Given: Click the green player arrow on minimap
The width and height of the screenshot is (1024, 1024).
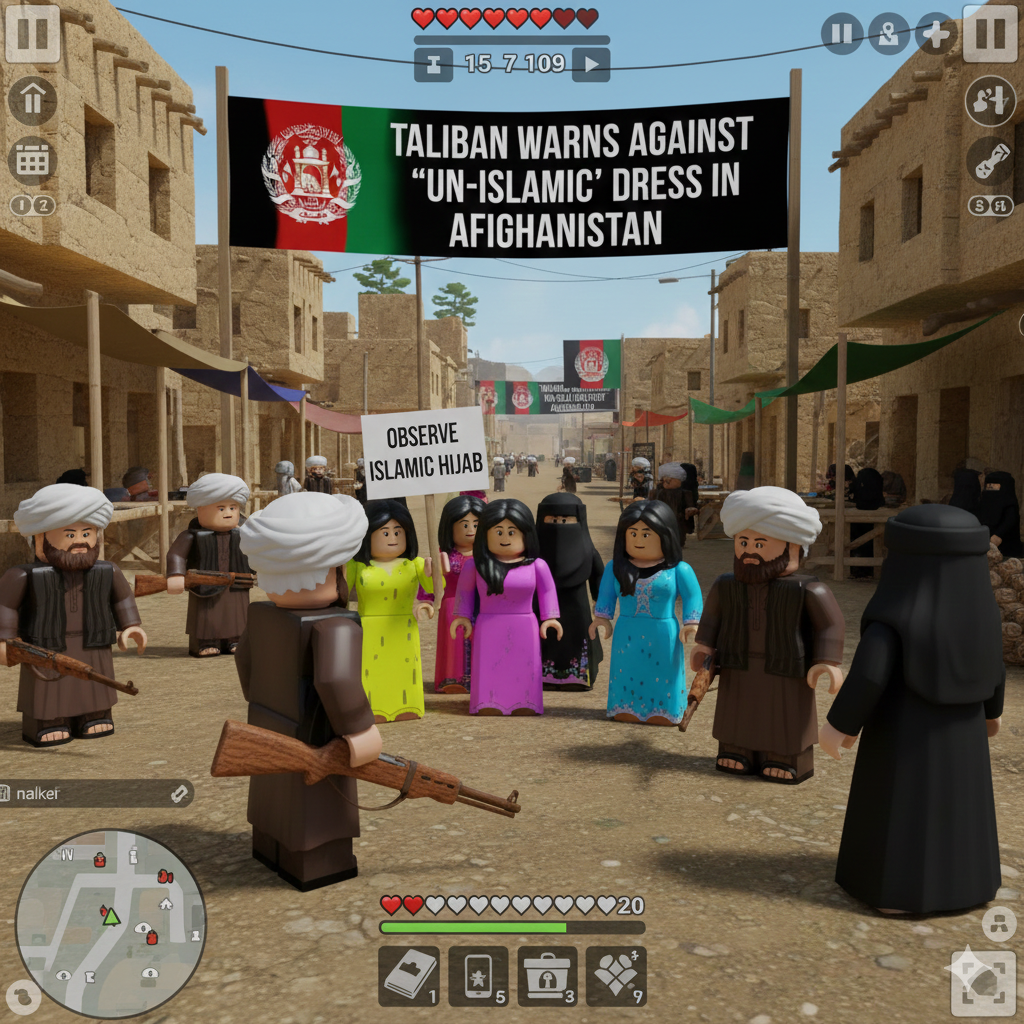Looking at the screenshot, I should [111, 916].
